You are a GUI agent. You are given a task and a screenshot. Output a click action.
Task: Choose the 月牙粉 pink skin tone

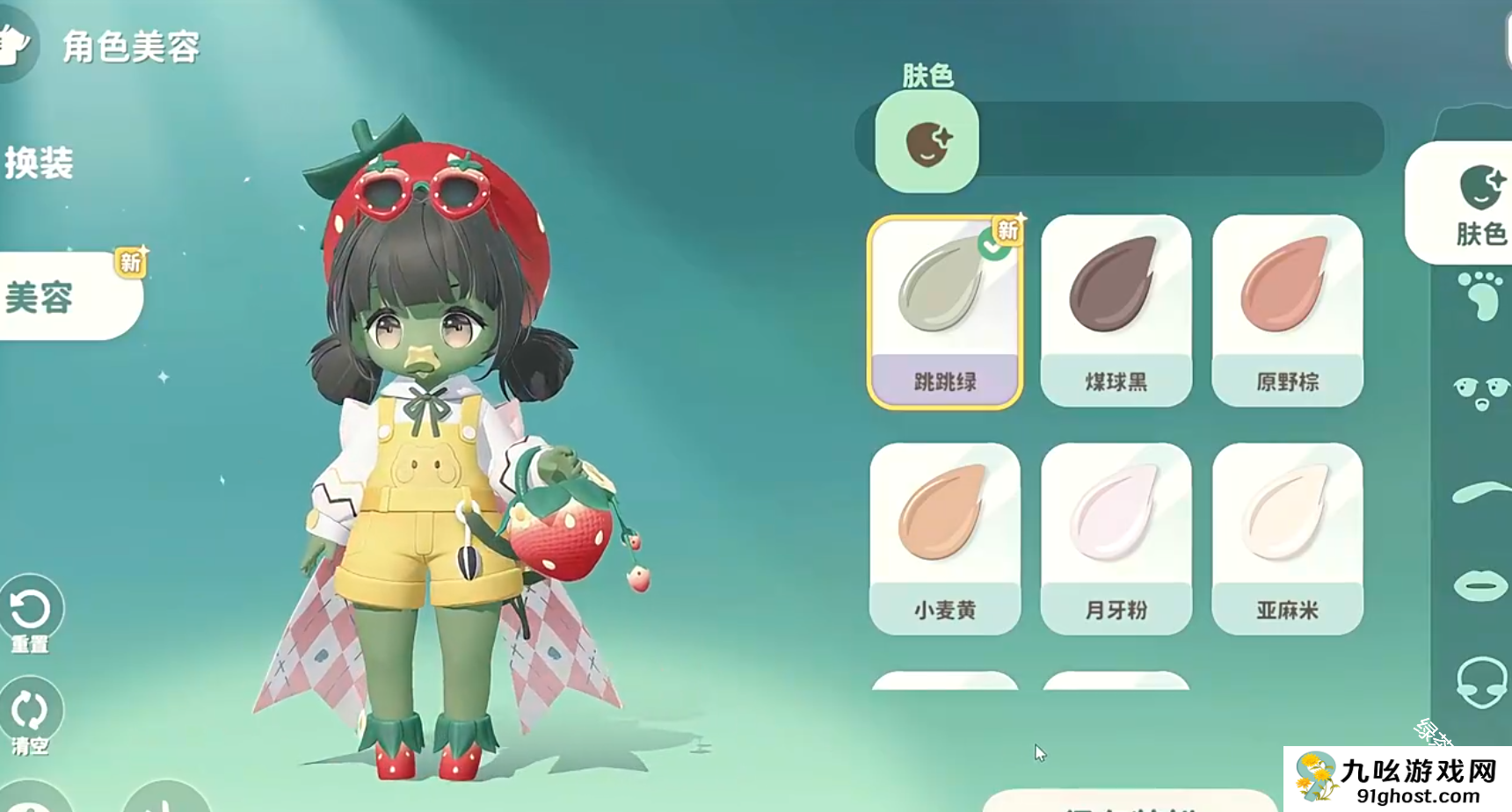coord(1116,538)
